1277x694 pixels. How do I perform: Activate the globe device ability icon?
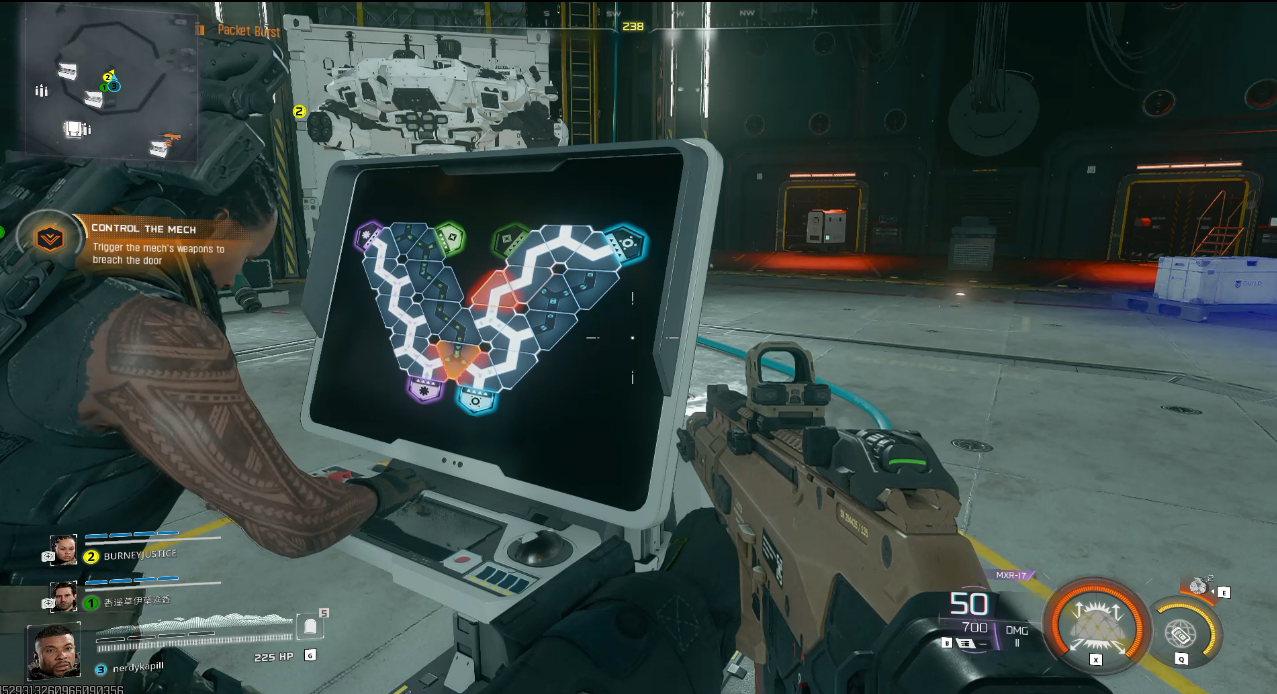1180,631
